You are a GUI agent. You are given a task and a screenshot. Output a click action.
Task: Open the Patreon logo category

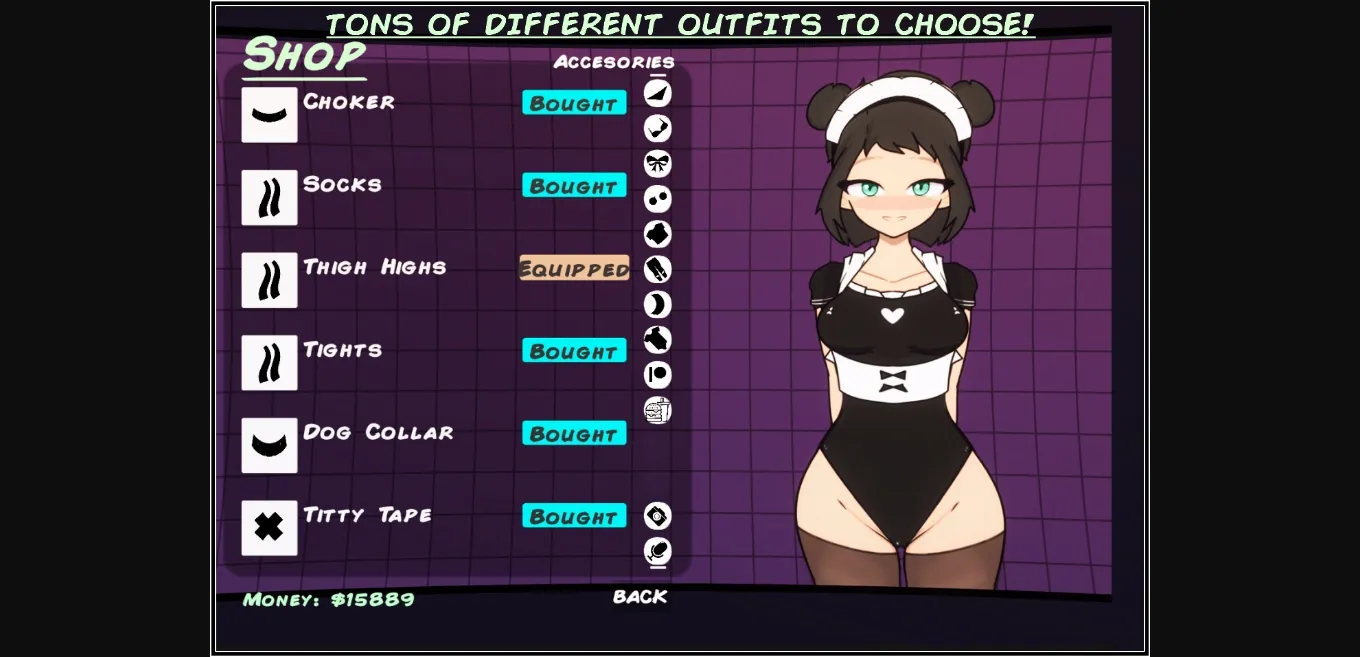tap(657, 375)
